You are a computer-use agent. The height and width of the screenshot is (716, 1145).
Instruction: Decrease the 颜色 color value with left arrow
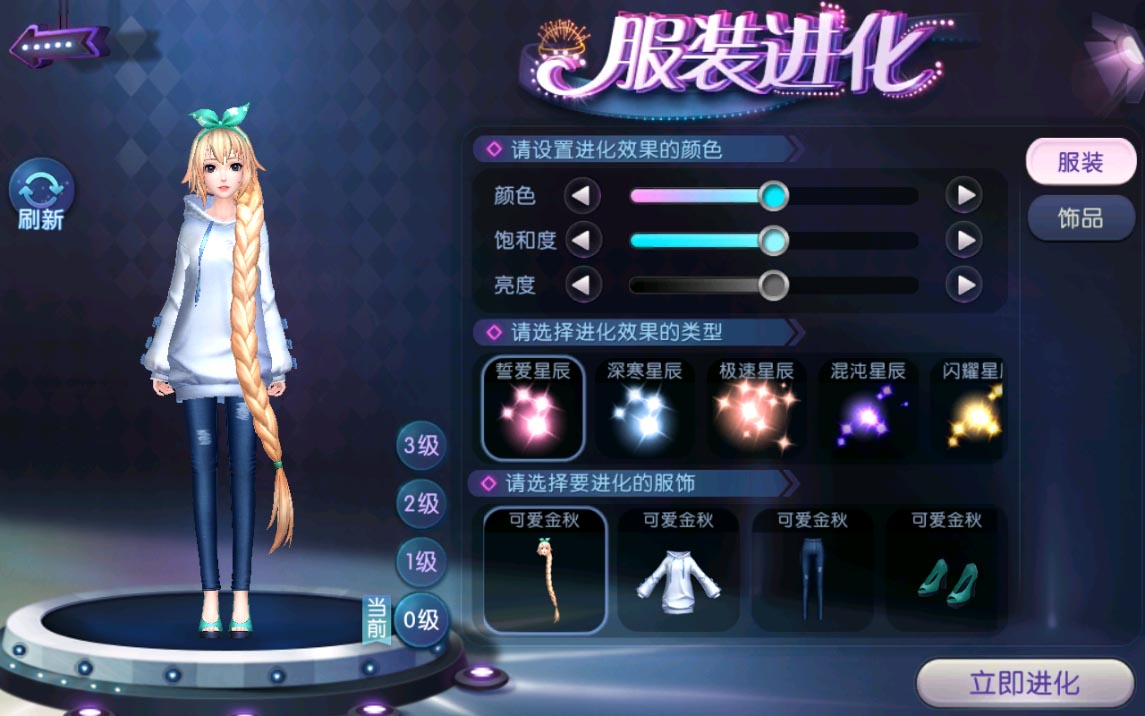click(x=582, y=195)
